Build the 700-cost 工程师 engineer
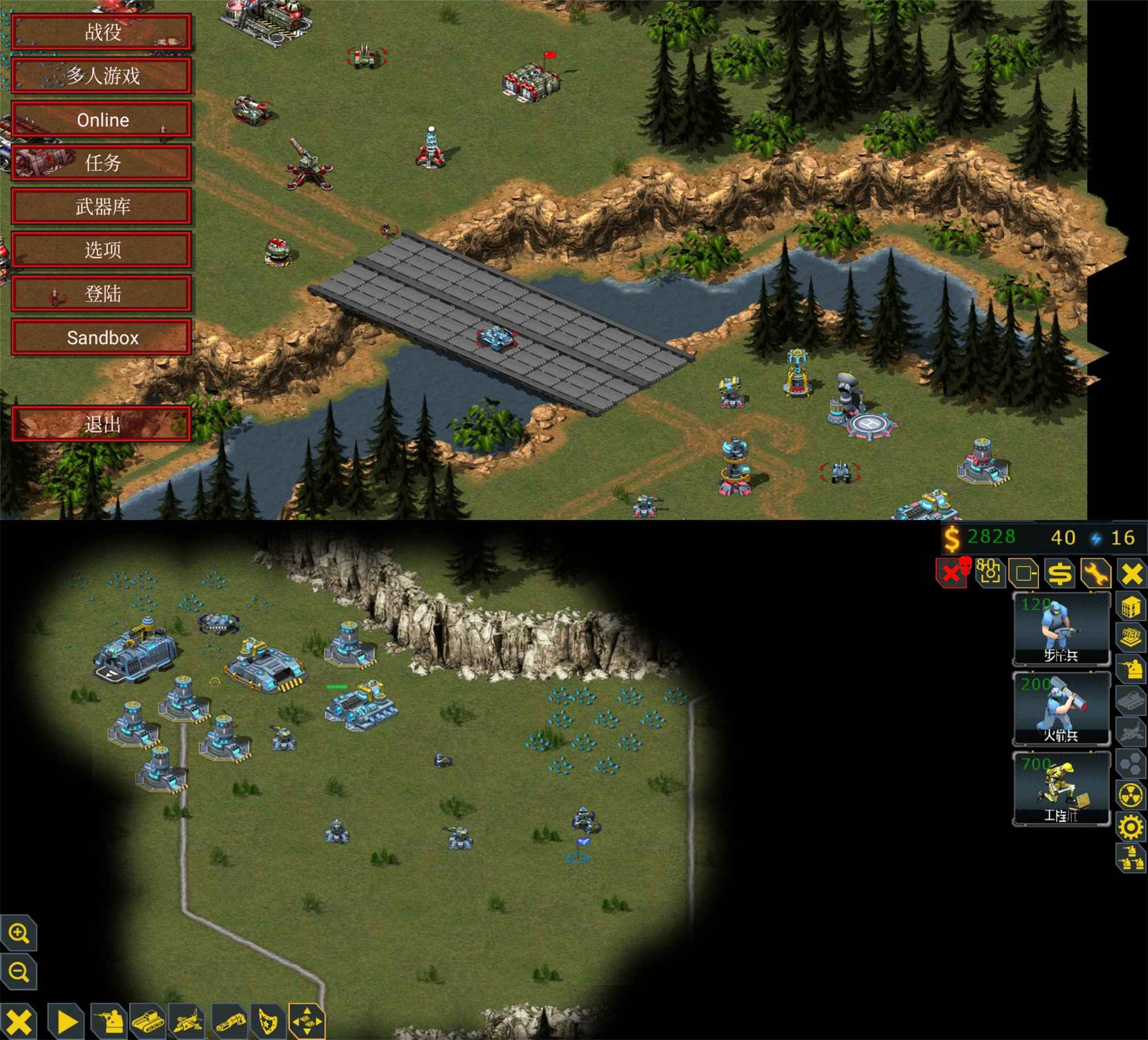This screenshot has width=1148, height=1040. coord(1061,788)
